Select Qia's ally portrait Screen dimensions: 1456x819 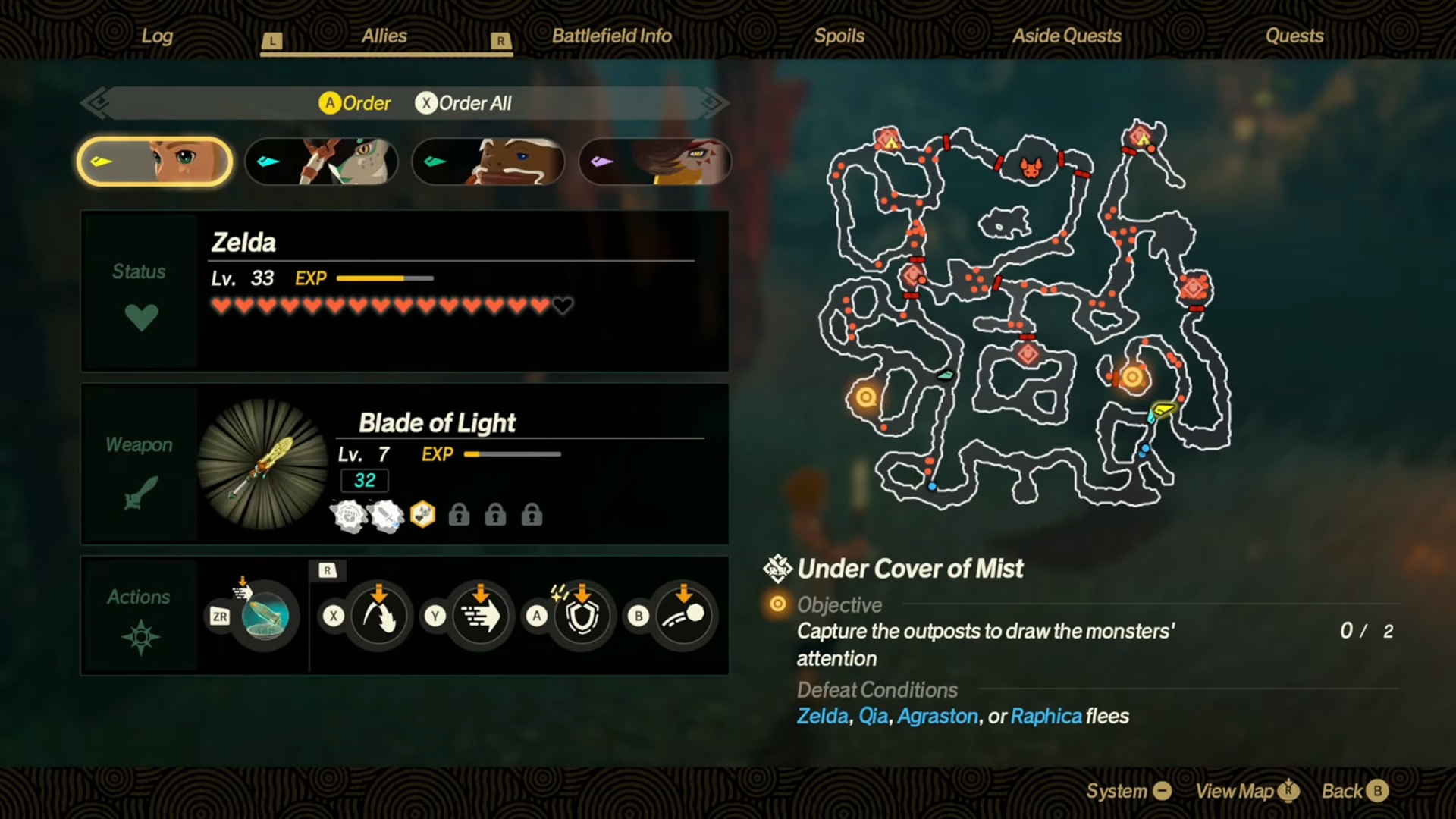coord(322,162)
